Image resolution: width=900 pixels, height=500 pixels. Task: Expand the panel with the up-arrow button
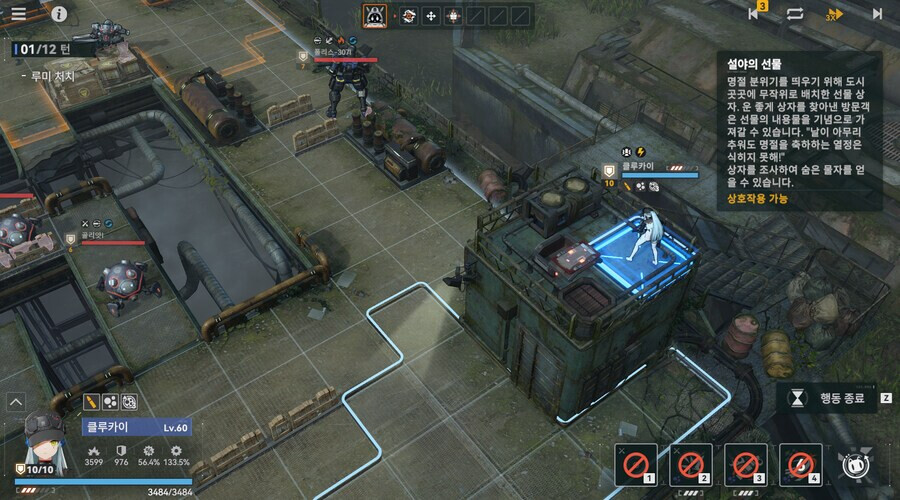click(16, 402)
